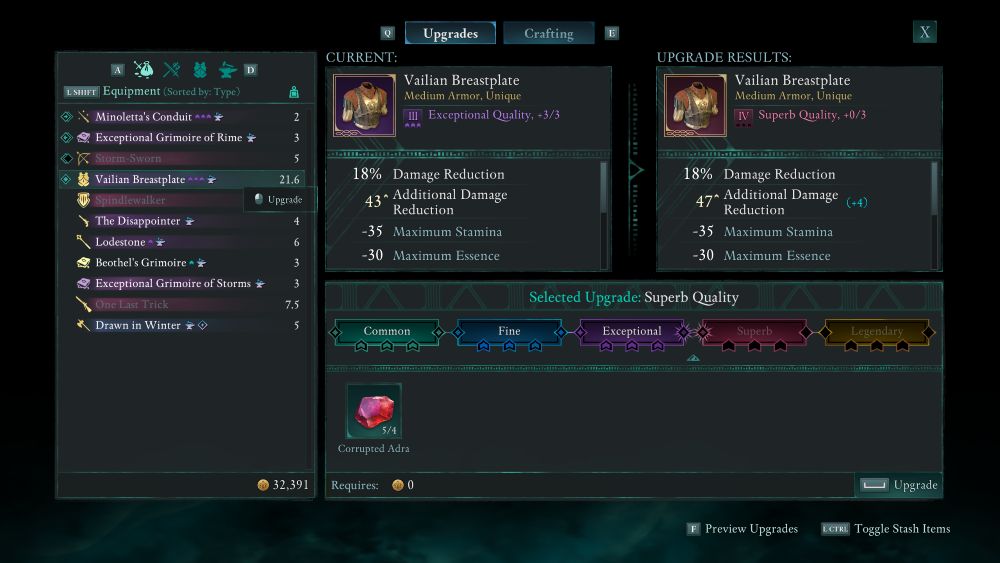This screenshot has height=563, width=1000.
Task: Show all equipment using the bag icon
Action: point(143,69)
